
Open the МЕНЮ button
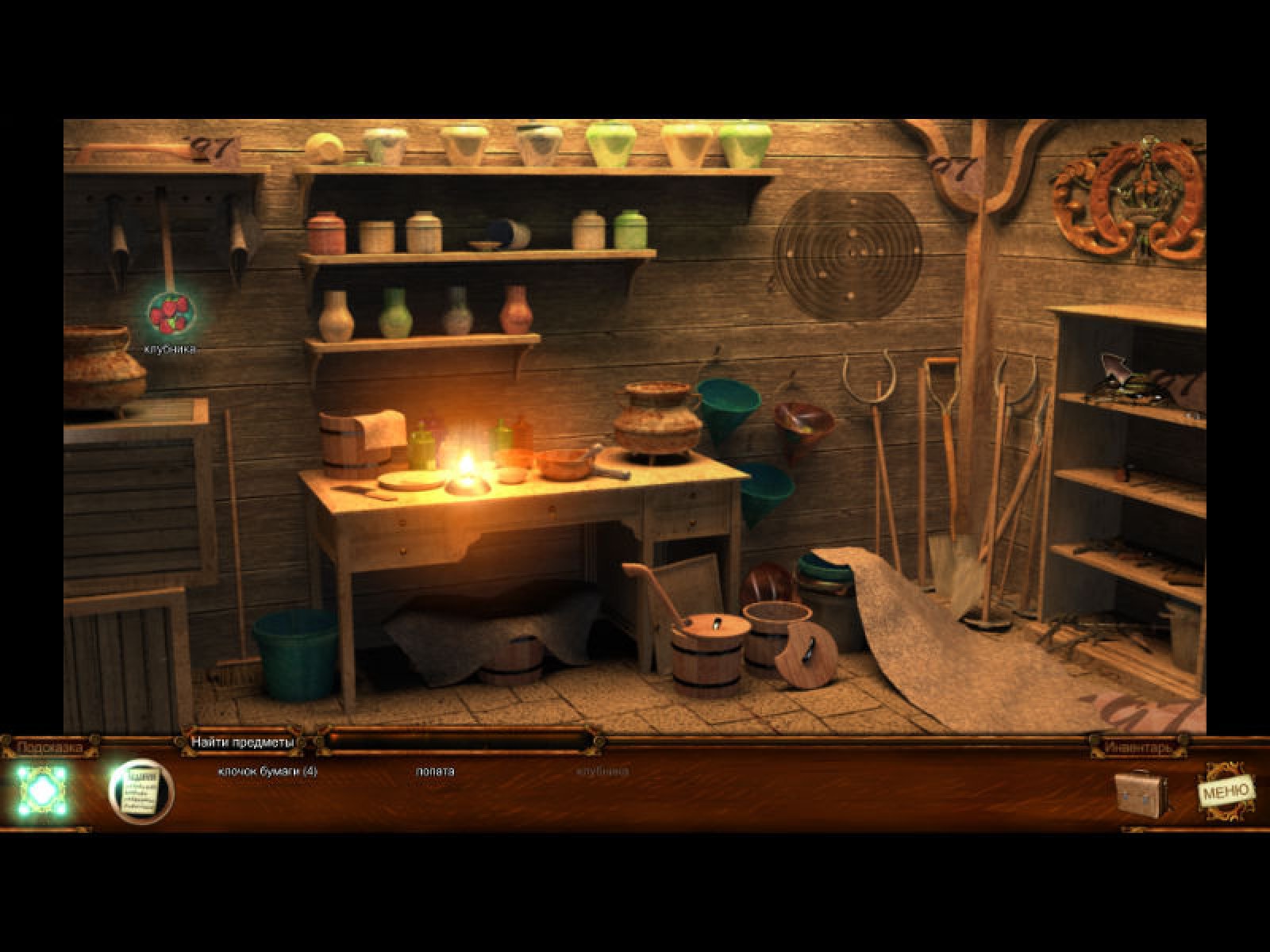[x=1226, y=790]
